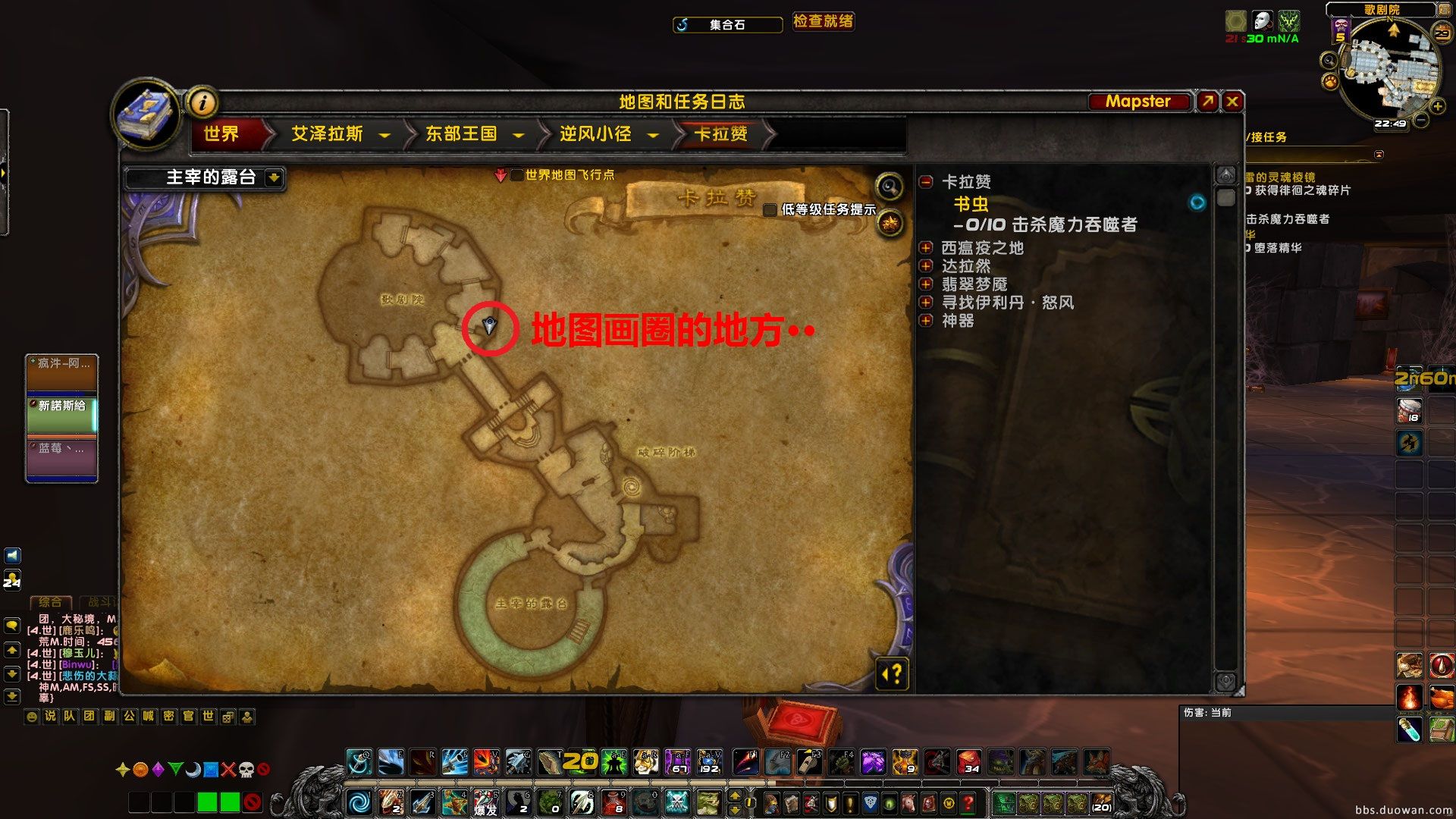
Task: Click the Mapster button
Action: coord(1140,101)
